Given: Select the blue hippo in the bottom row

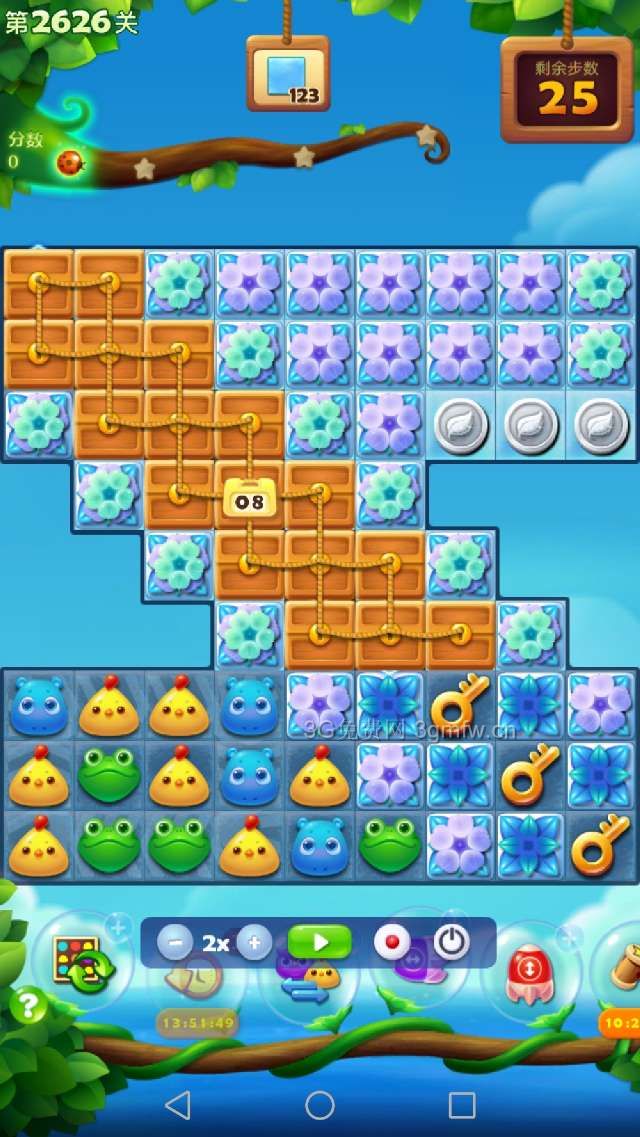Looking at the screenshot, I should click(319, 845).
